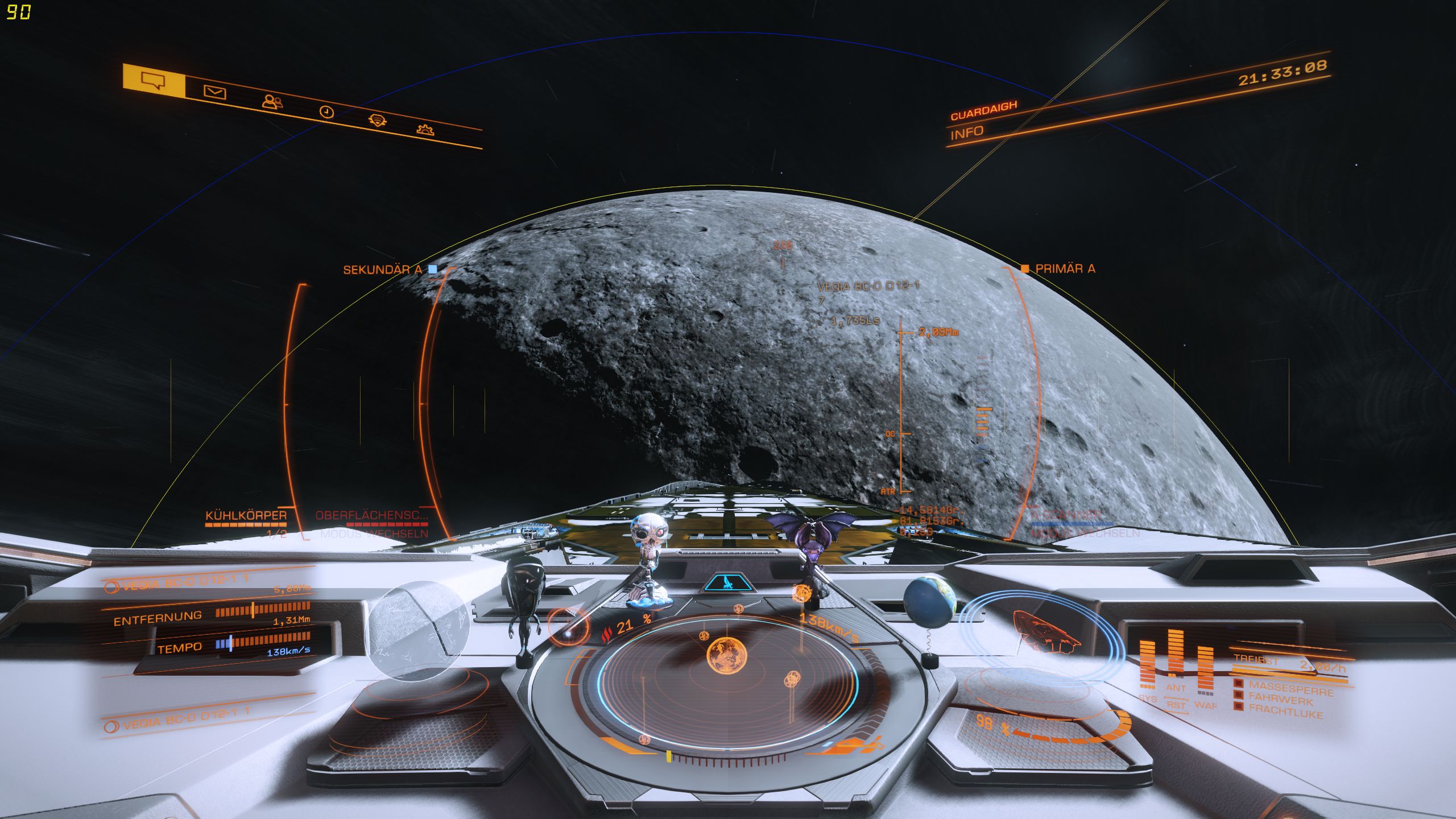The image size is (1456, 819).
Task: Show the clock history tab
Action: (326, 111)
